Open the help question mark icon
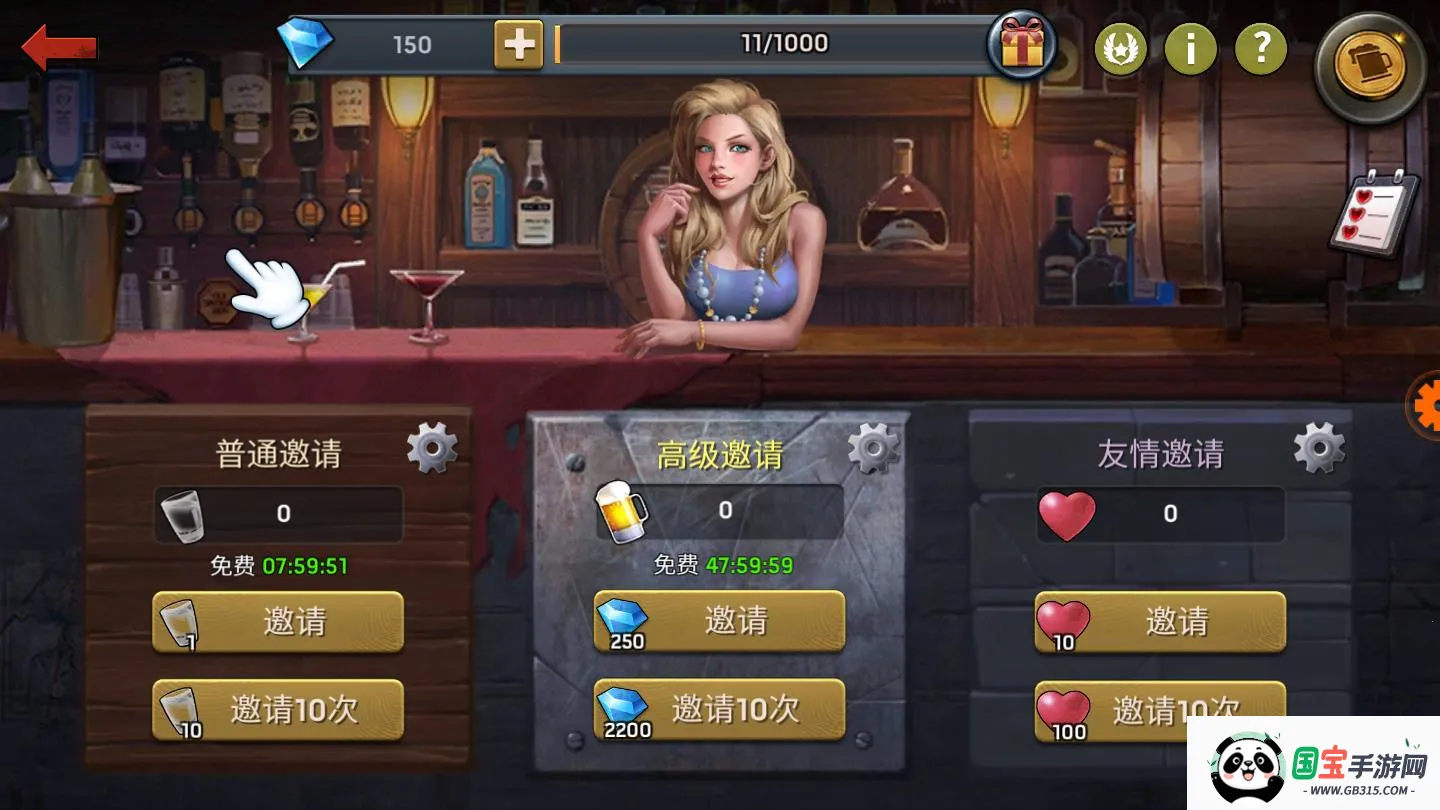This screenshot has height=810, width=1440. coord(1261,49)
